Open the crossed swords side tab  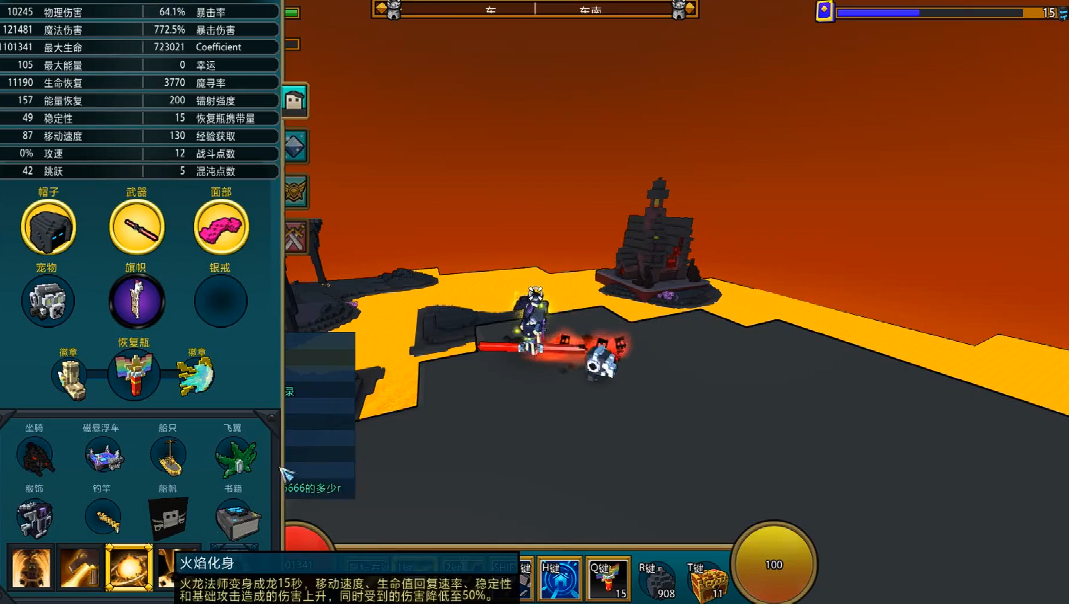click(296, 237)
